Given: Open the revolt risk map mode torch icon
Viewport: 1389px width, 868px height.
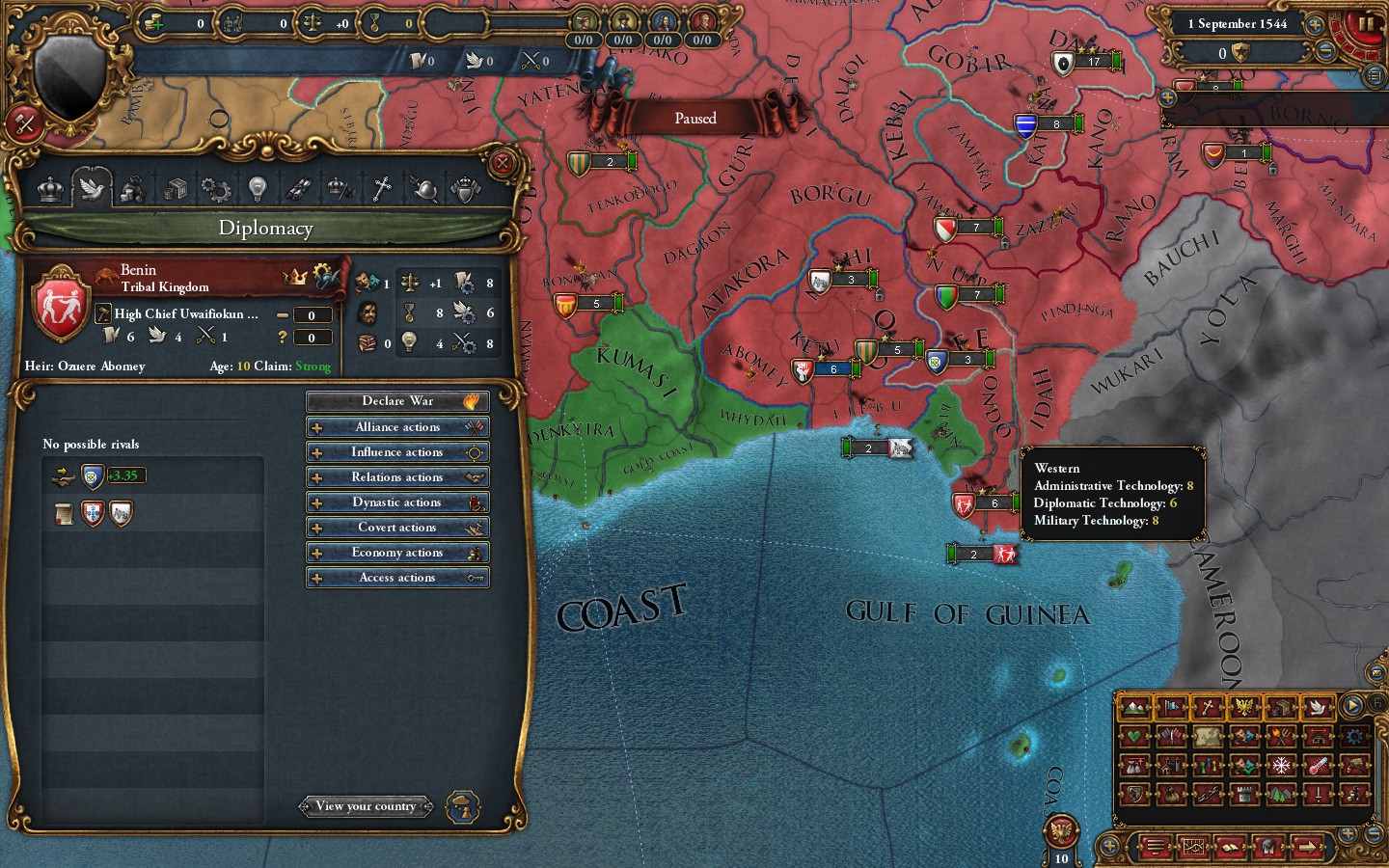Looking at the screenshot, I should 1281,736.
